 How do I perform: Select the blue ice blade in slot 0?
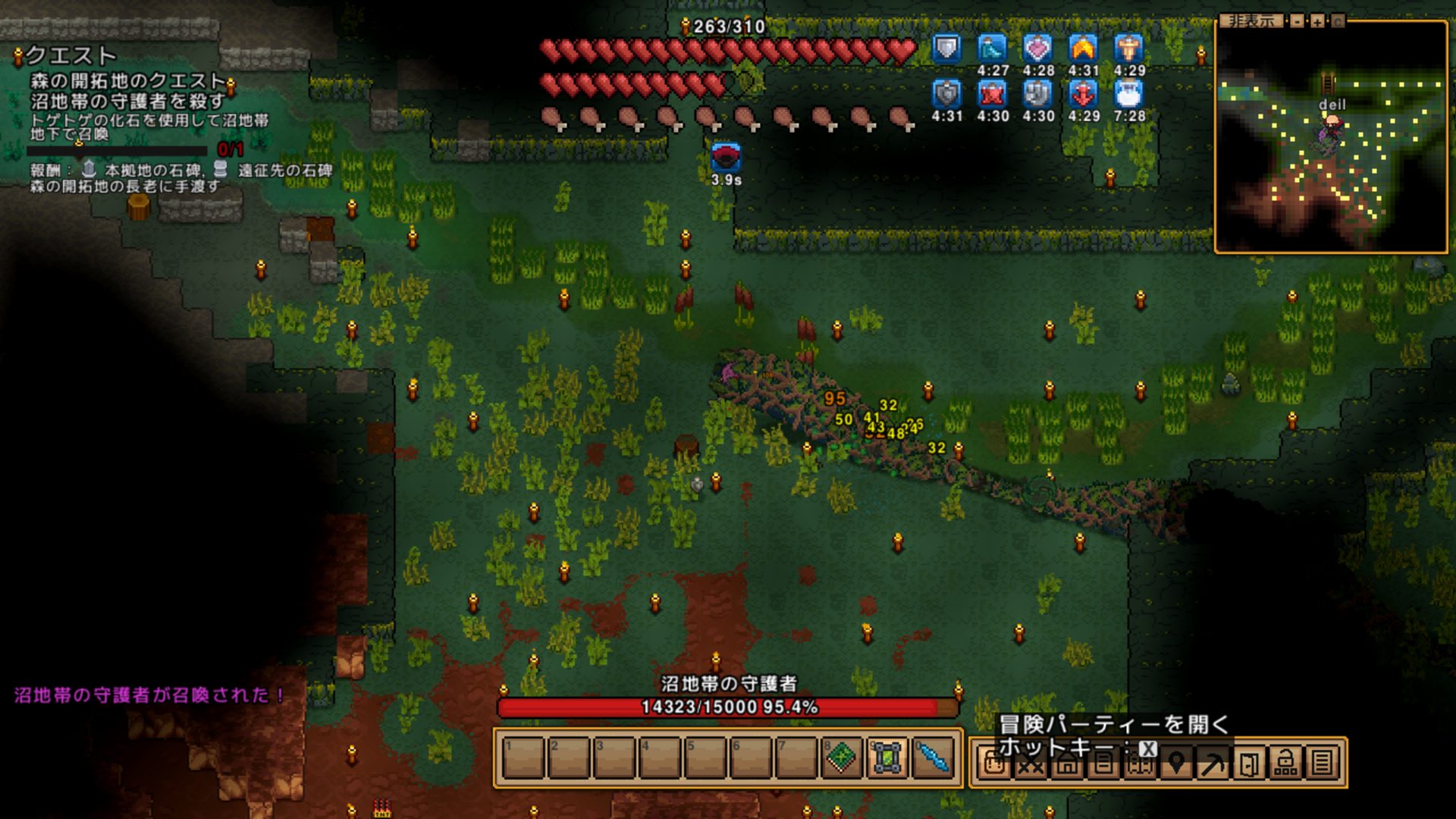tap(932, 758)
